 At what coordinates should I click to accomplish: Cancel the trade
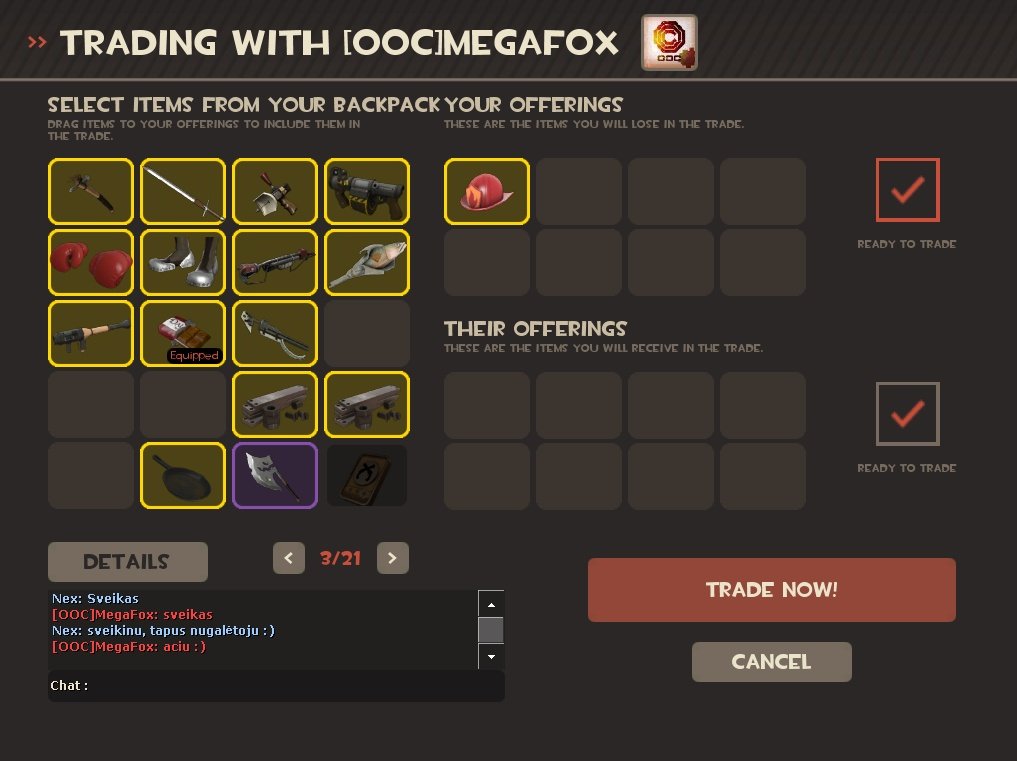771,662
